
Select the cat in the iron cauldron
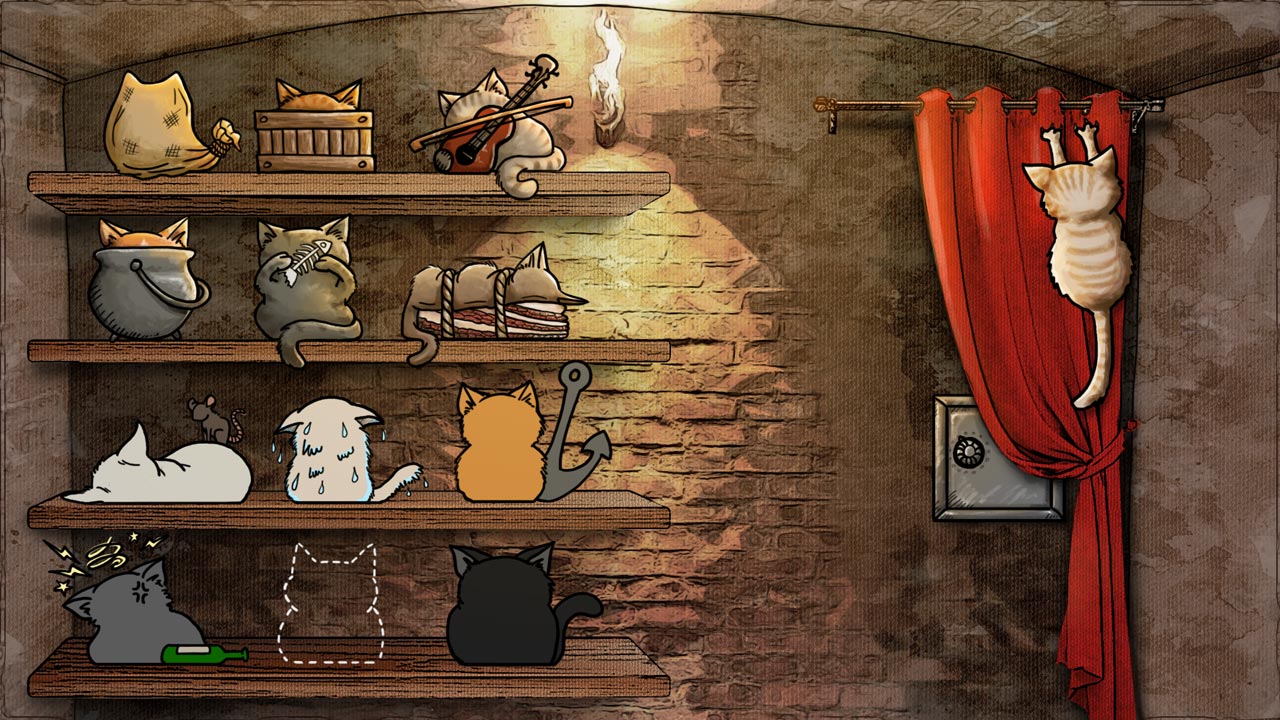pyautogui.click(x=145, y=285)
